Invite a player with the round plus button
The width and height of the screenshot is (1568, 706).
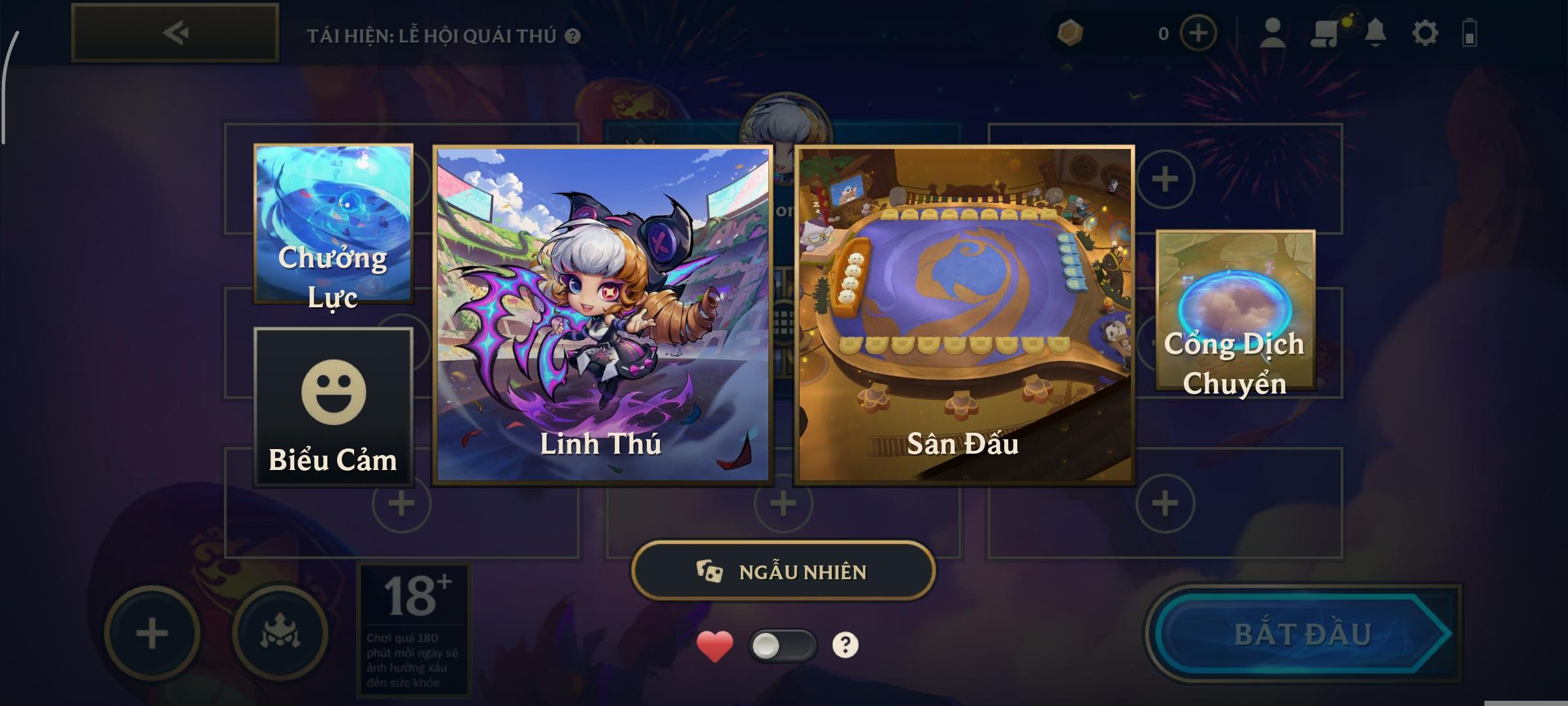point(152,633)
